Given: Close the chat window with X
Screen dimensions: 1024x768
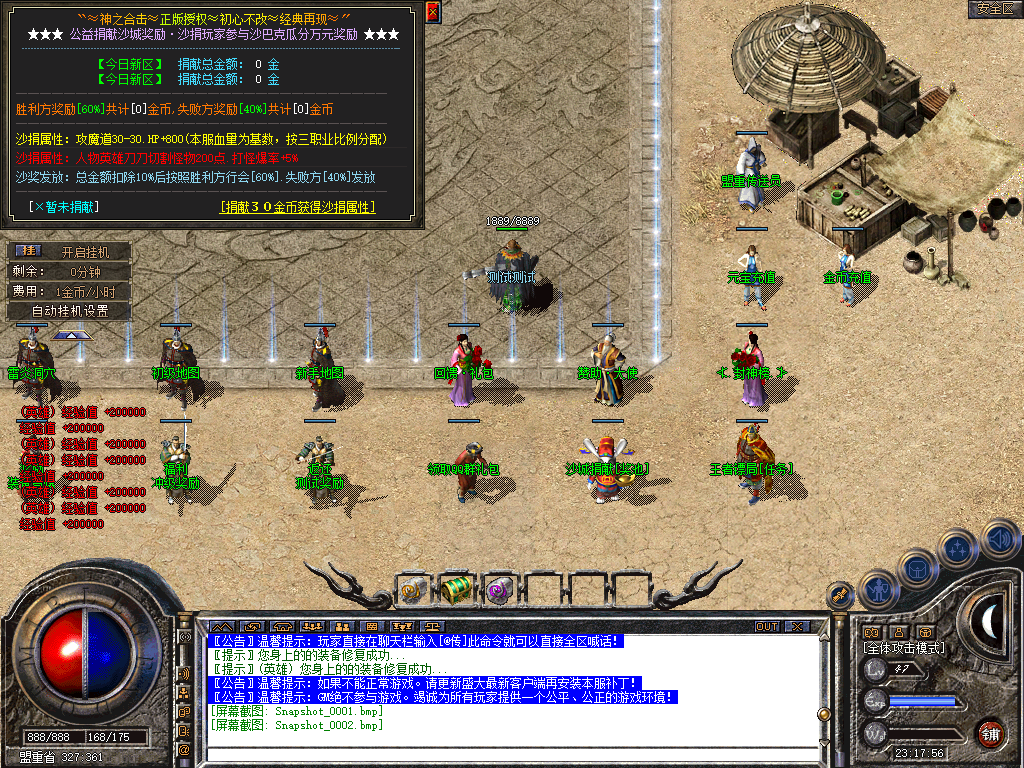Looking at the screenshot, I should coord(796,627).
